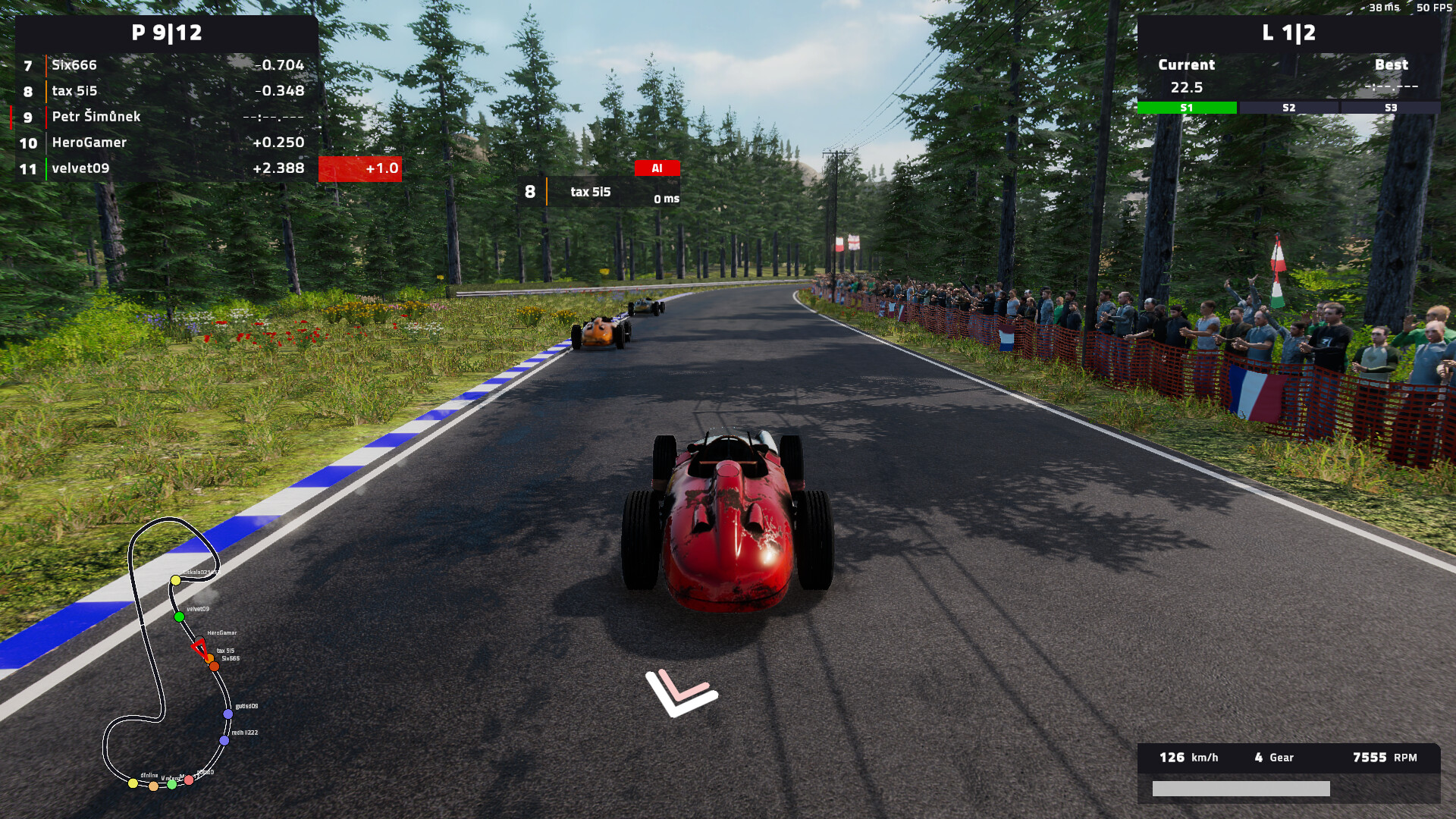Click the HeroGamer marker on the minimap
Viewport: 1456px width, 819px height.
click(199, 637)
